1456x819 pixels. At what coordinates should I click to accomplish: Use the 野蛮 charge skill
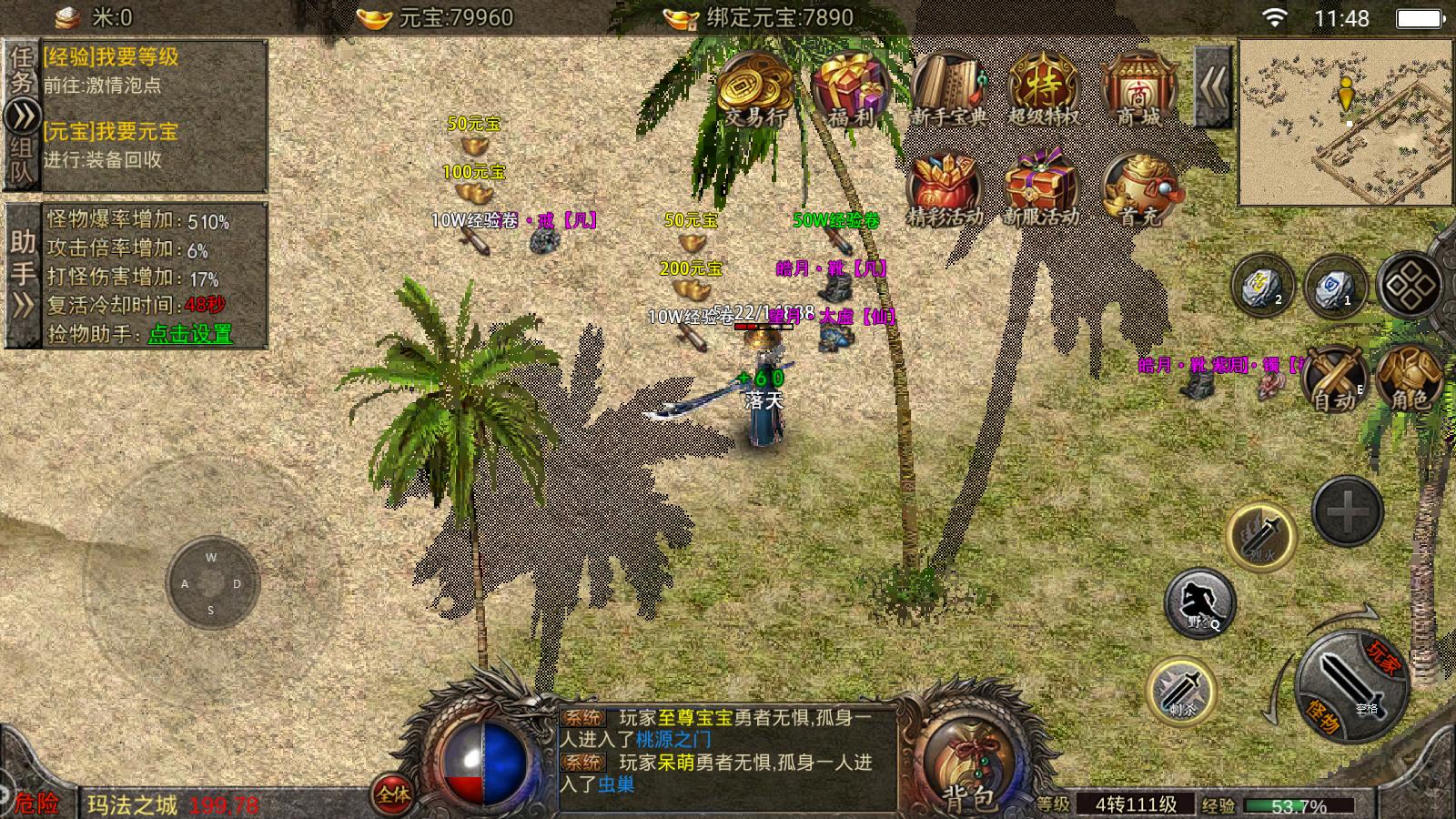(1200, 602)
